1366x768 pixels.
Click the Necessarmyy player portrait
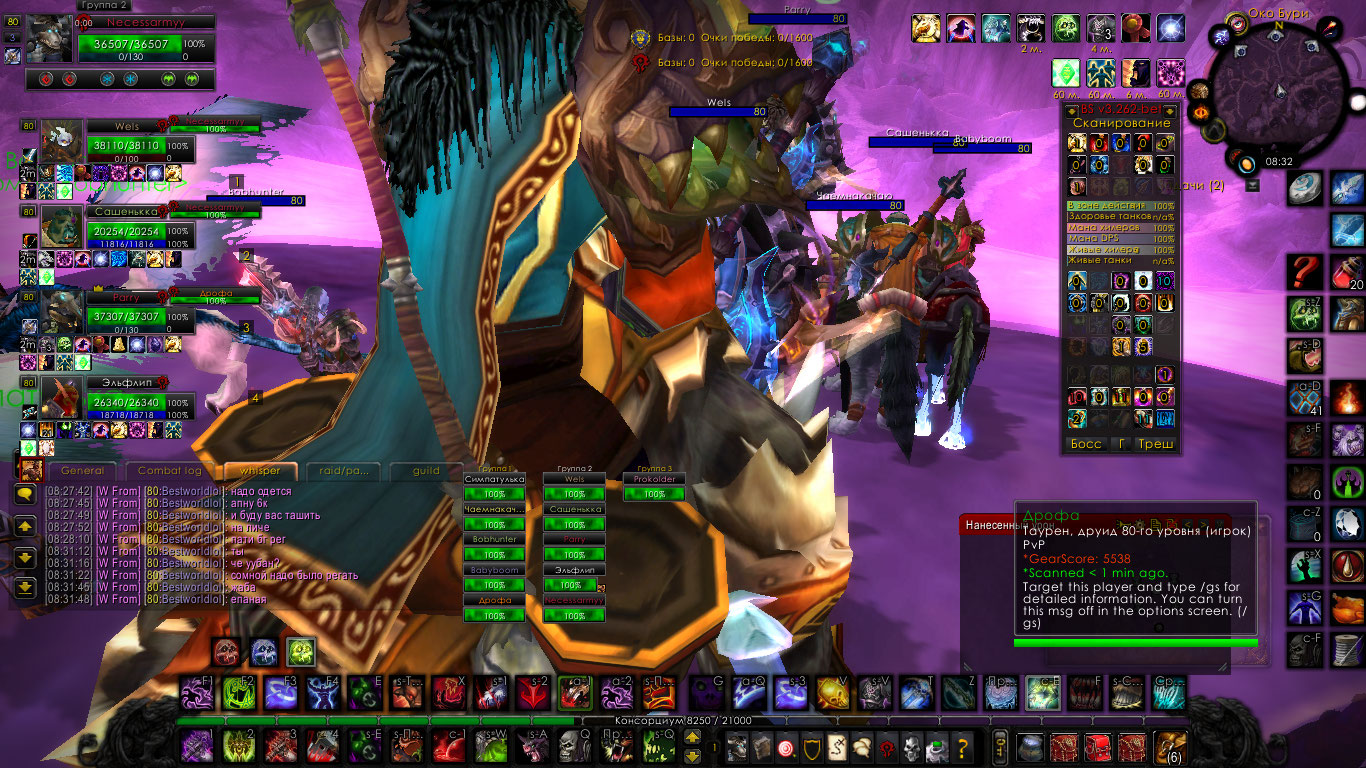49,40
